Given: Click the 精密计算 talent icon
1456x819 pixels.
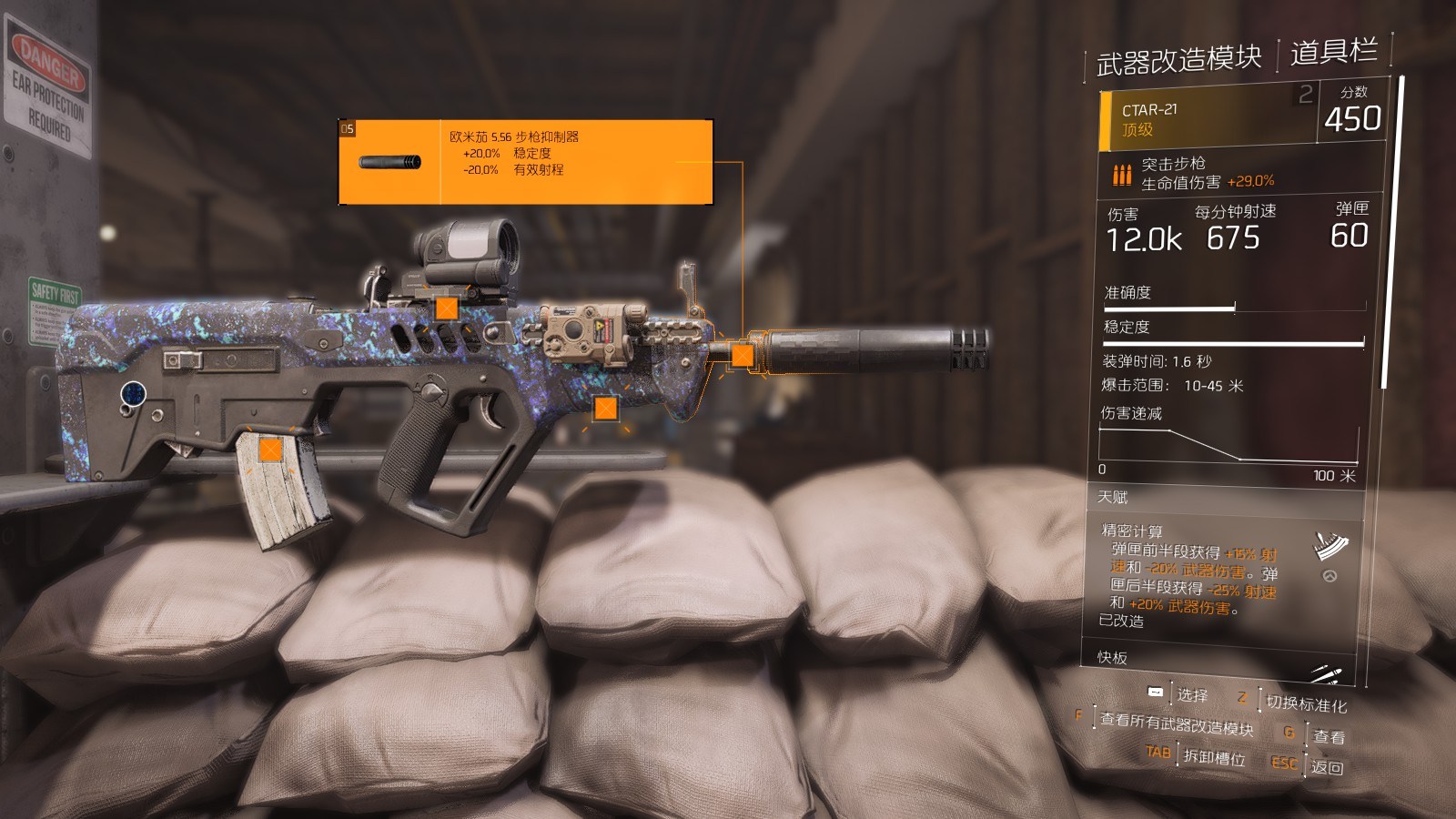Looking at the screenshot, I should click(1330, 546).
